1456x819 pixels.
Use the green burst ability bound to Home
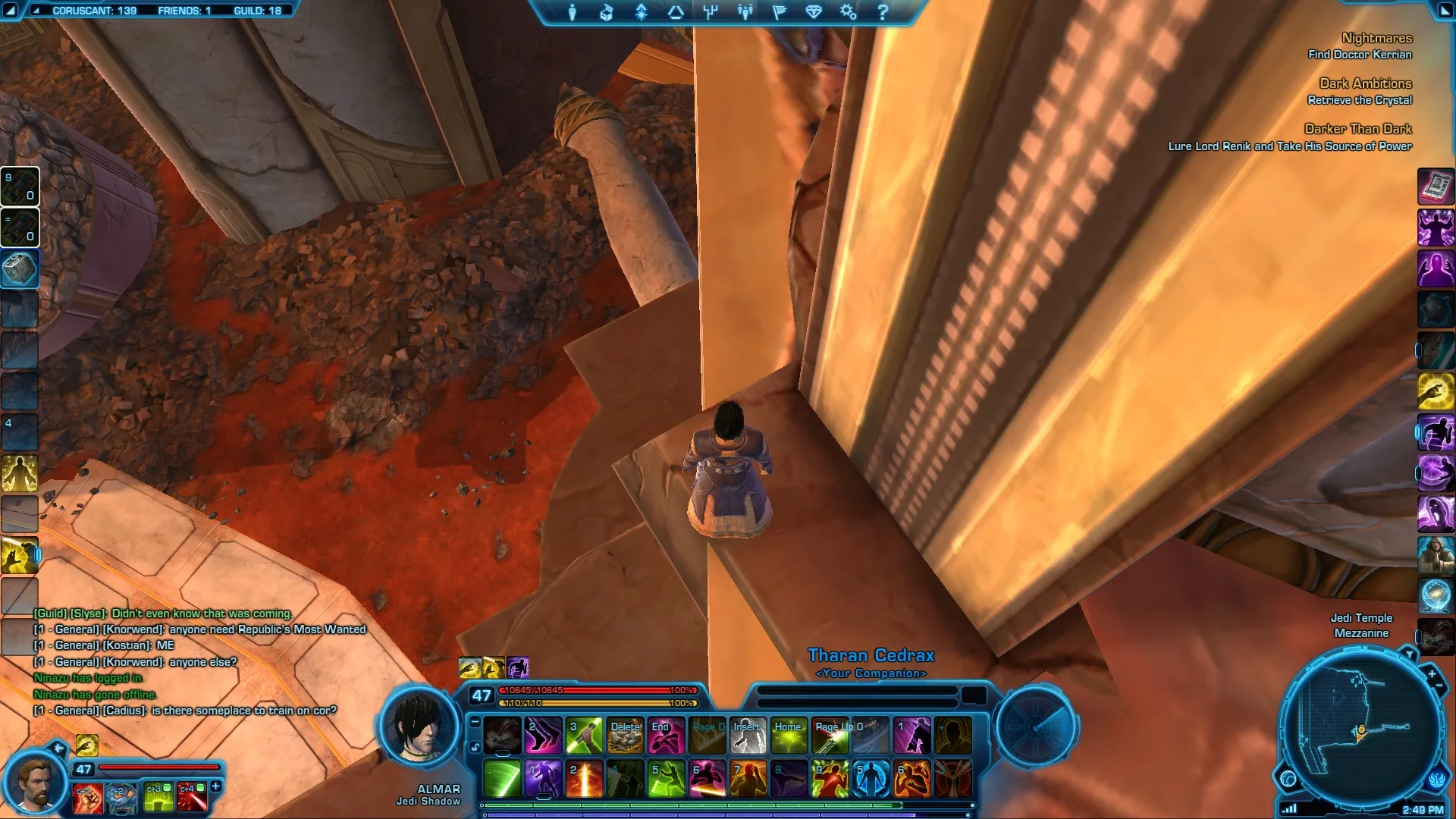pos(789,736)
